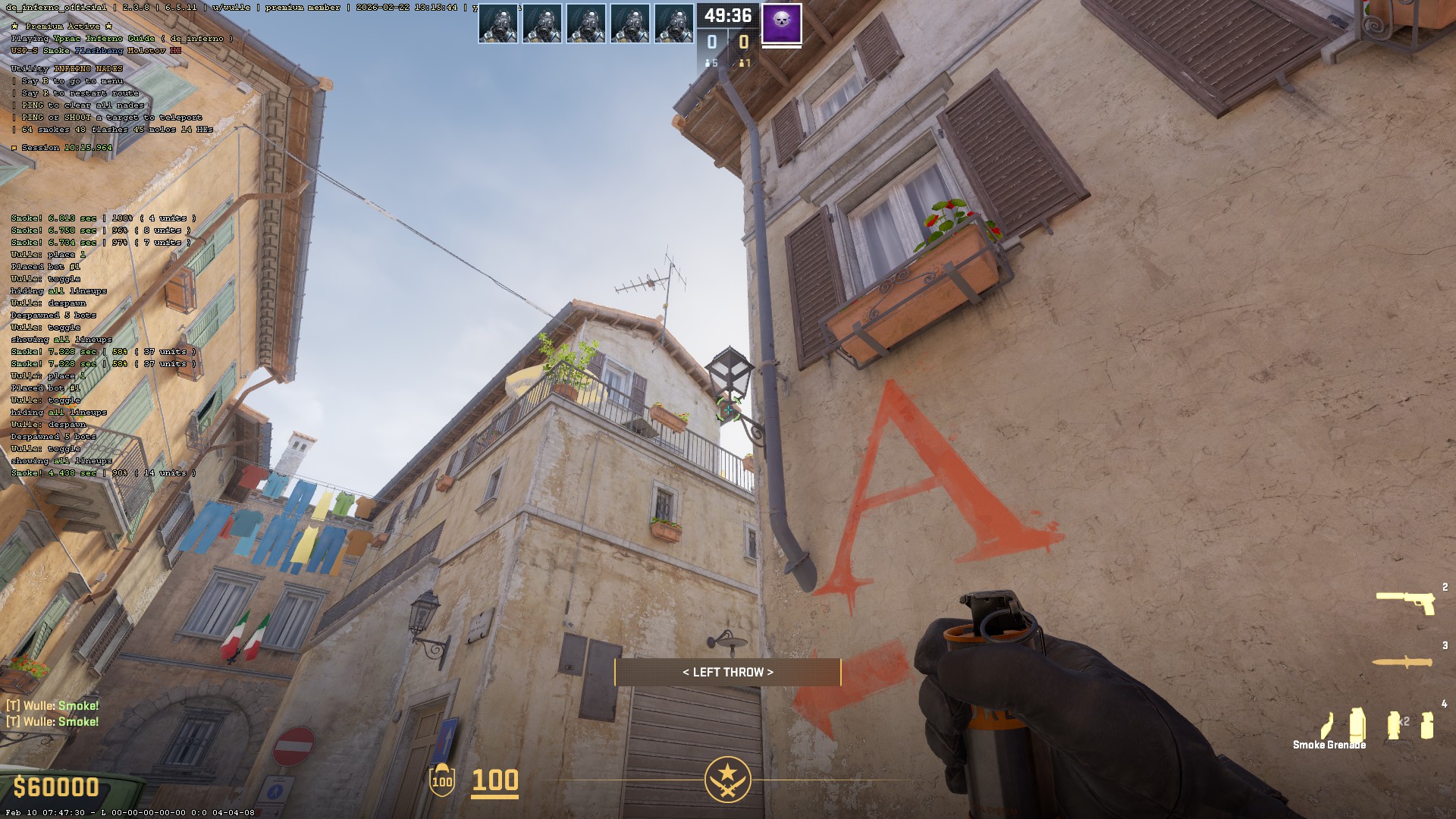Click the leftmost grenade icon above Smoke Grenade label
Image resolution: width=1456 pixels, height=819 pixels.
(x=1326, y=726)
